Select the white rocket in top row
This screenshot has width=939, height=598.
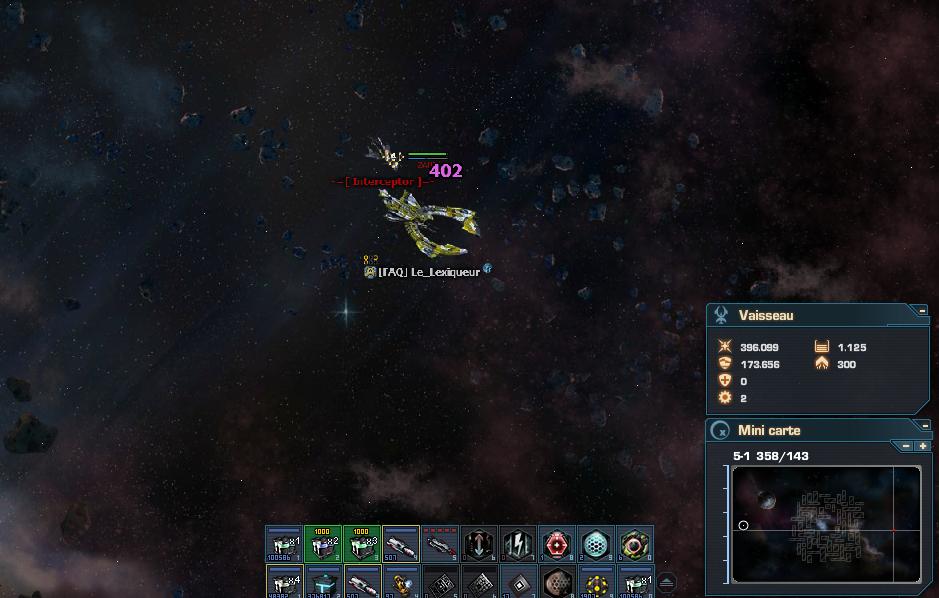(401, 545)
